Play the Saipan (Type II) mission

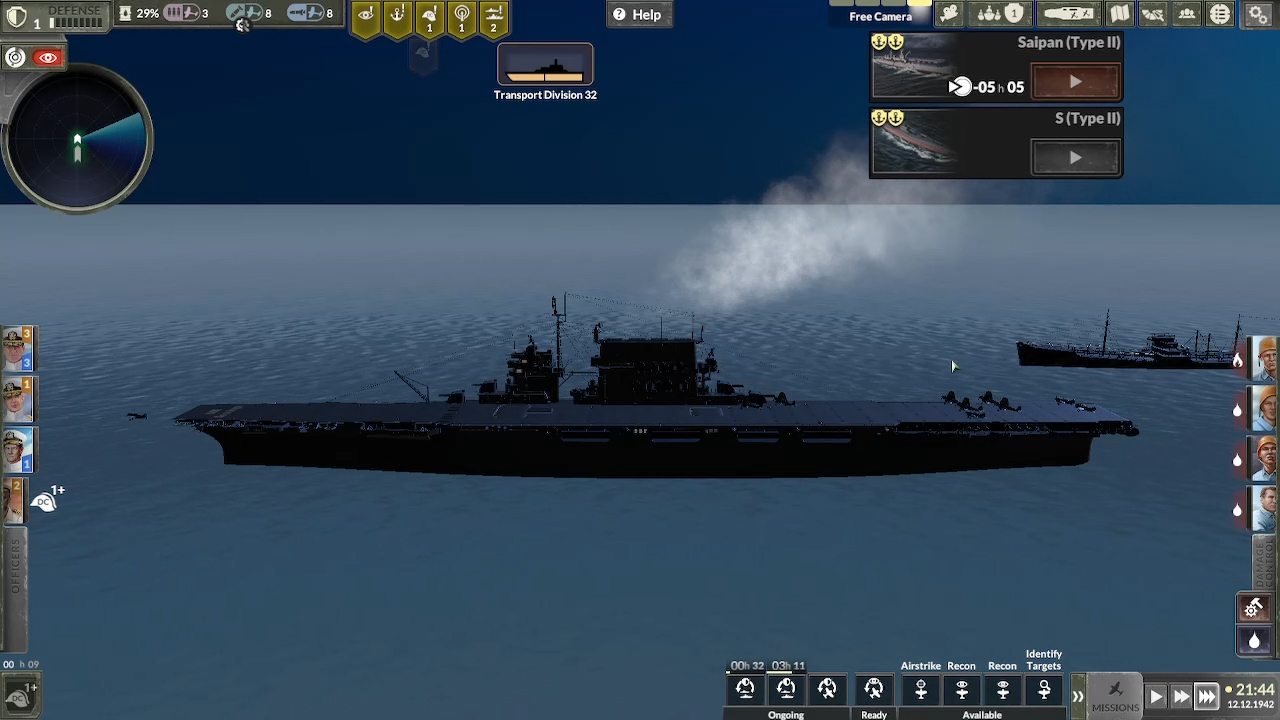click(x=1075, y=82)
